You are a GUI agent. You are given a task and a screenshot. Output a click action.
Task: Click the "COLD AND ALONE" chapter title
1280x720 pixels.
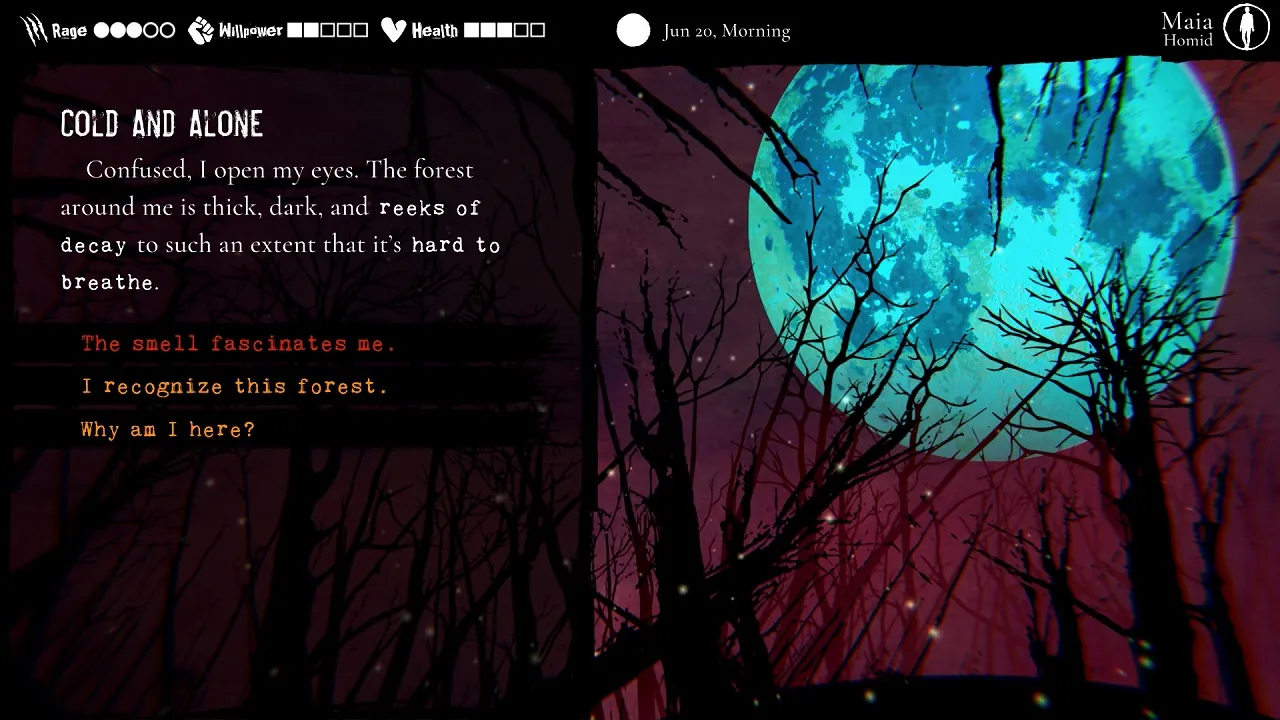pos(162,123)
